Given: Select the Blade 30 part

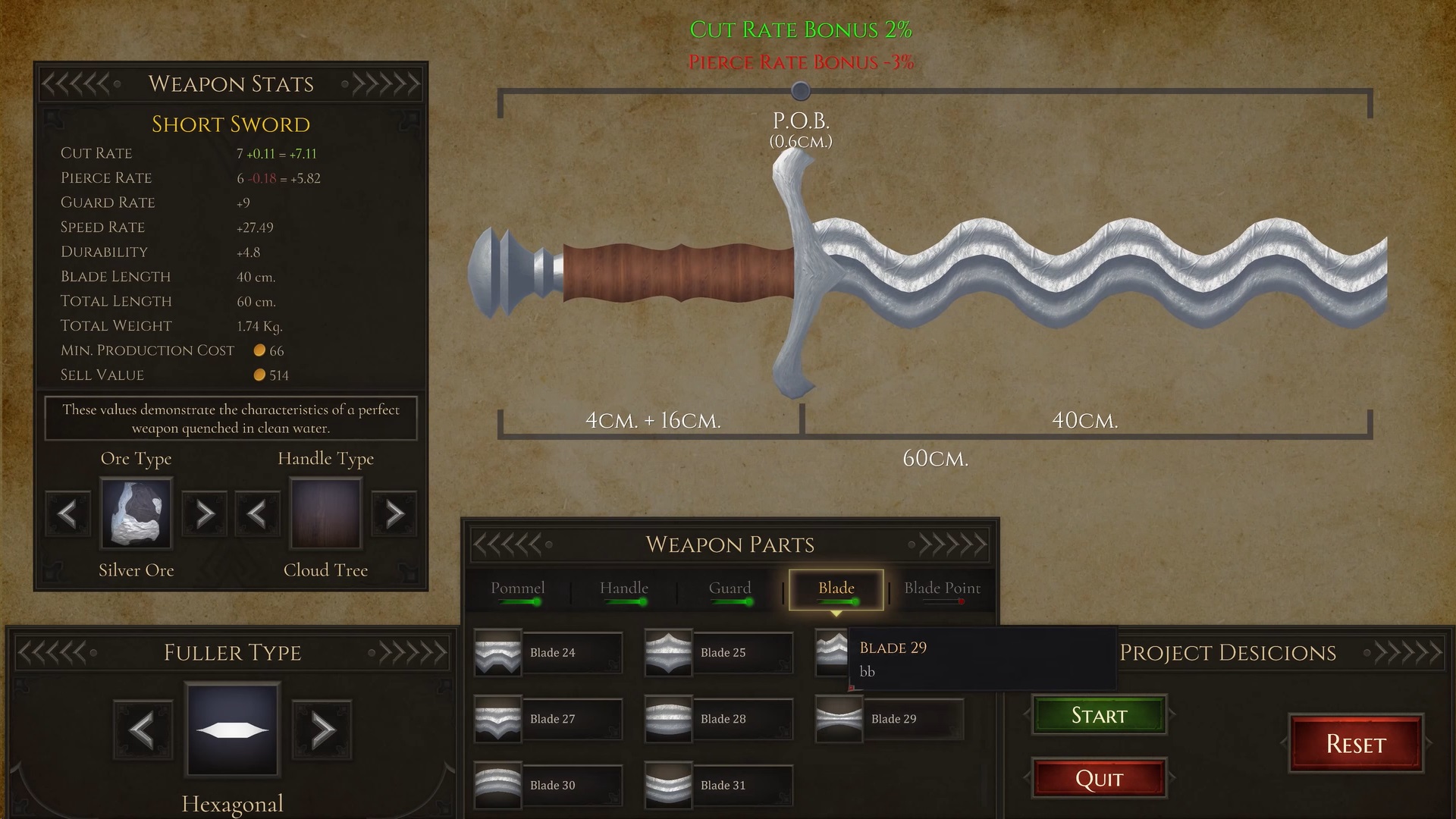Looking at the screenshot, I should (548, 785).
